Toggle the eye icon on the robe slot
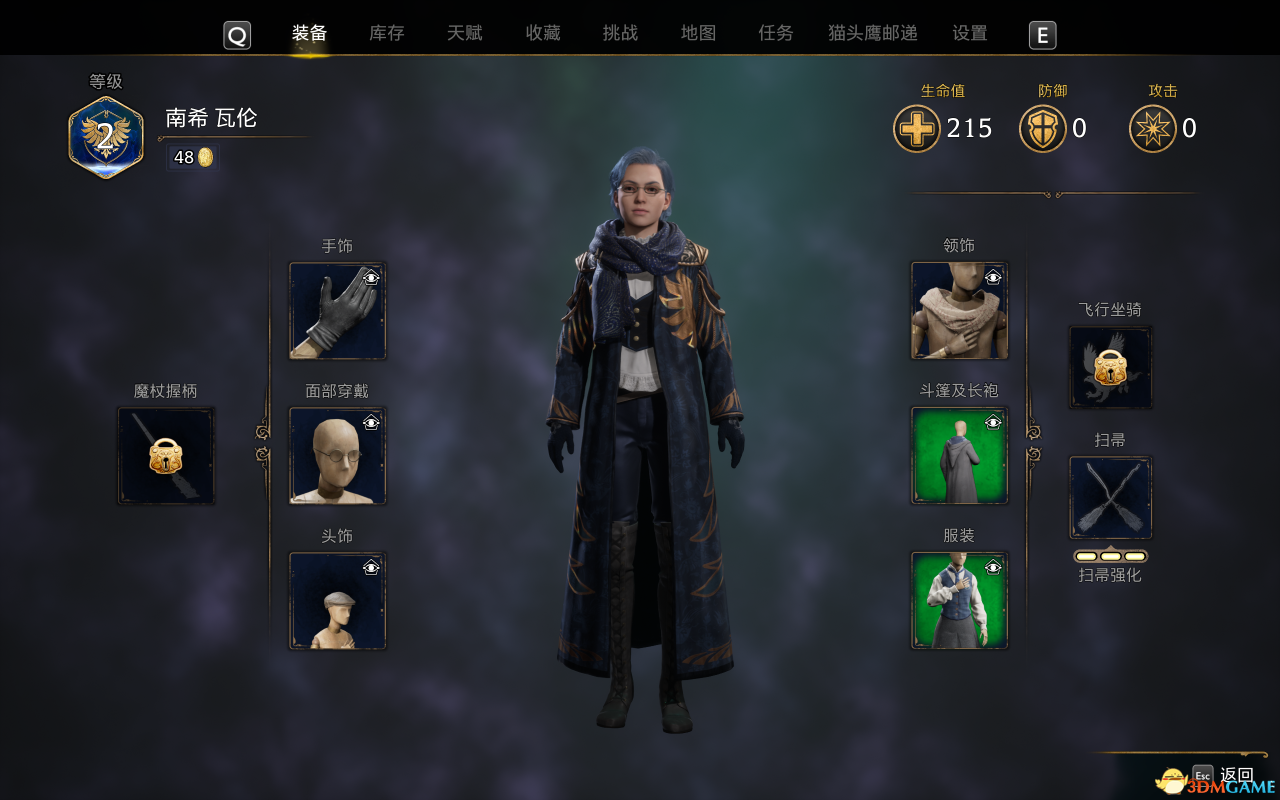Image resolution: width=1280 pixels, height=800 pixels. coord(992,422)
